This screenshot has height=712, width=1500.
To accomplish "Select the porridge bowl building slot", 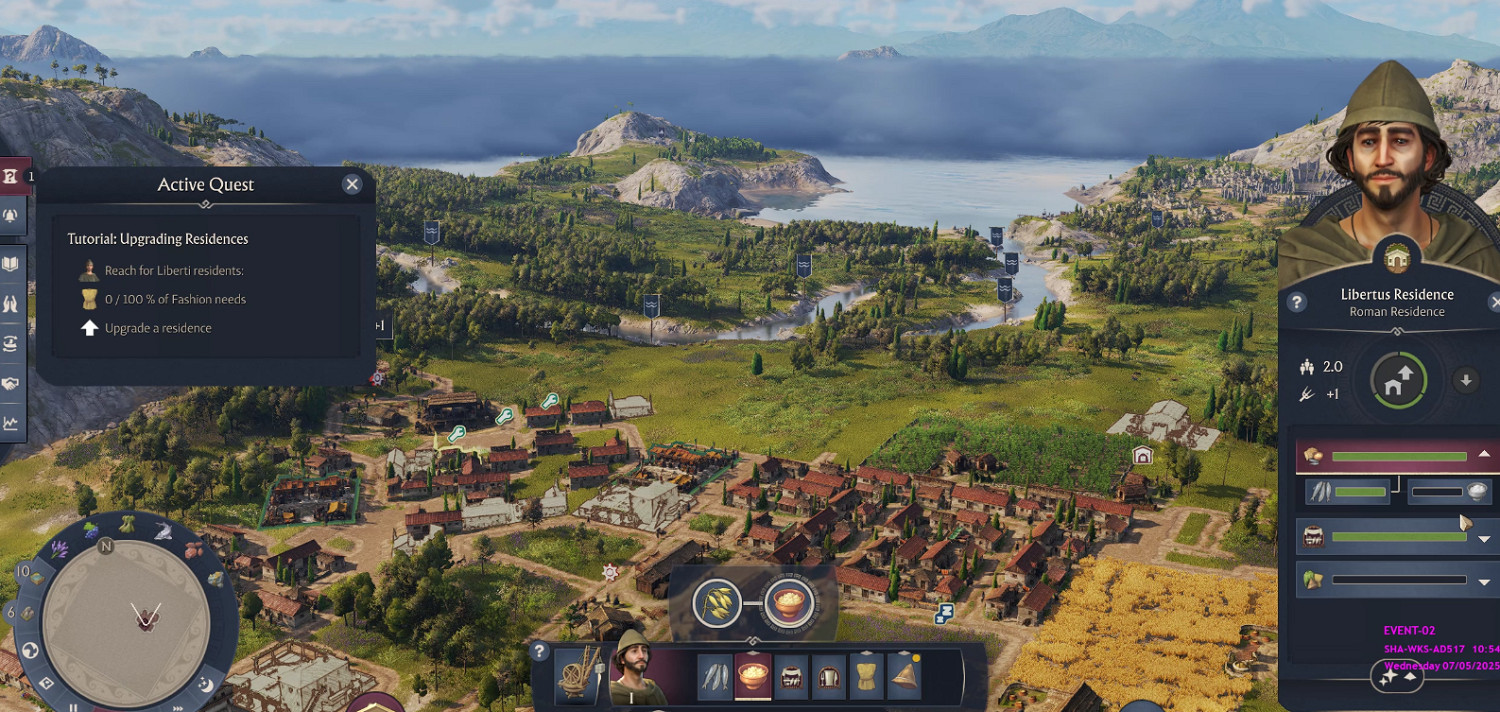I will 753,677.
